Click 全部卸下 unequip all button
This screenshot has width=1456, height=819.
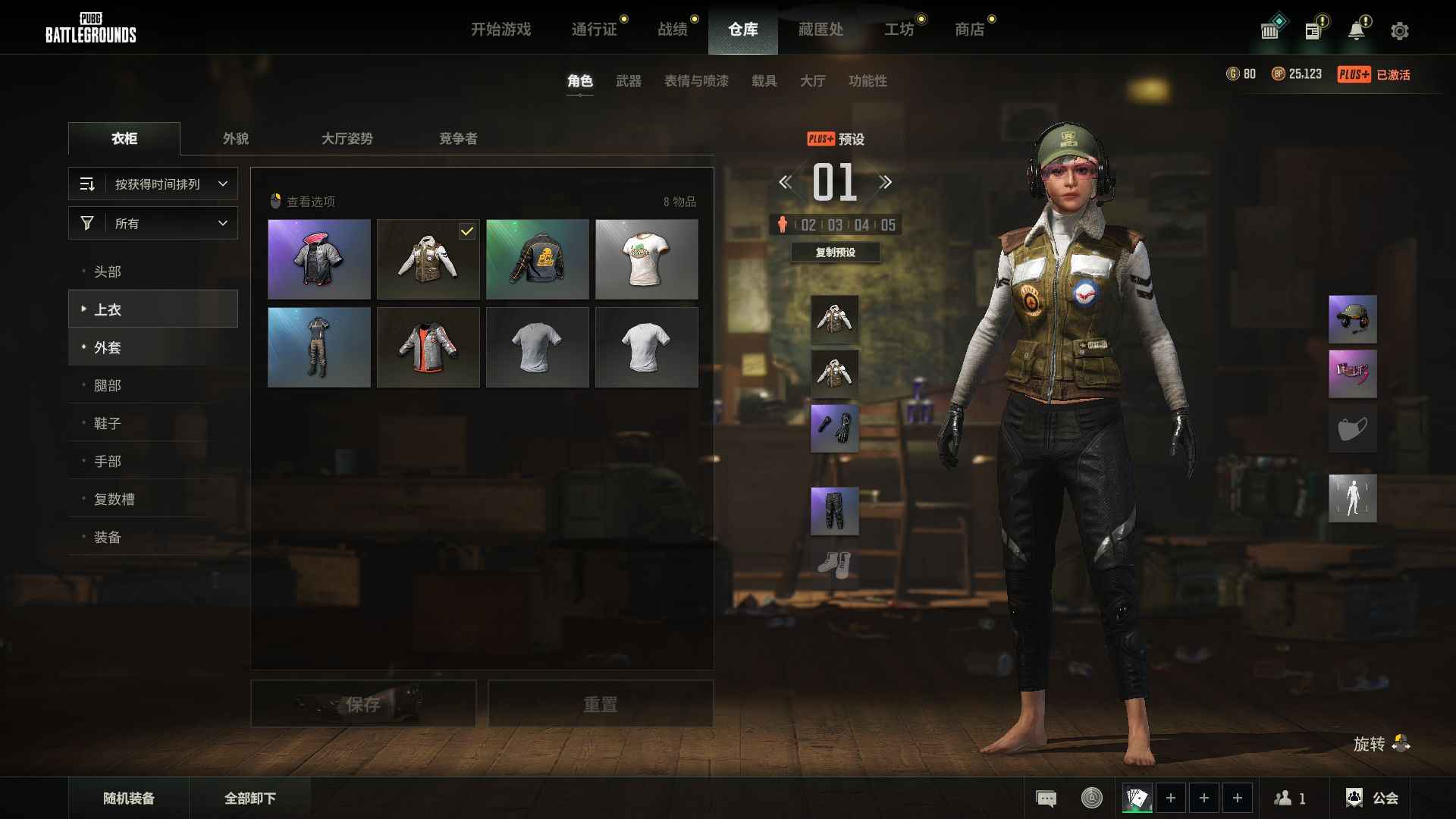(250, 798)
